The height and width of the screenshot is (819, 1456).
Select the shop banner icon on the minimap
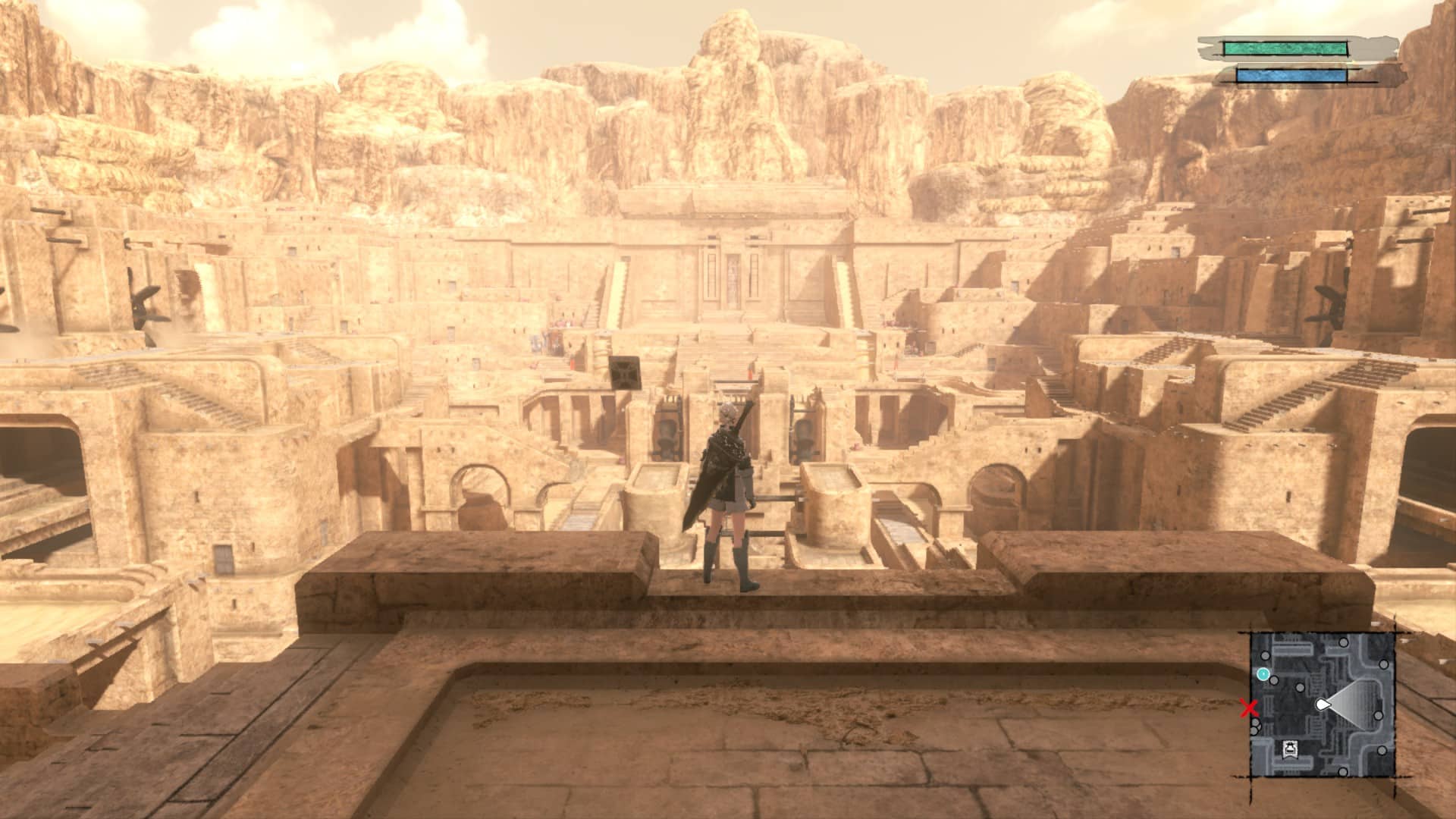click(x=1288, y=750)
